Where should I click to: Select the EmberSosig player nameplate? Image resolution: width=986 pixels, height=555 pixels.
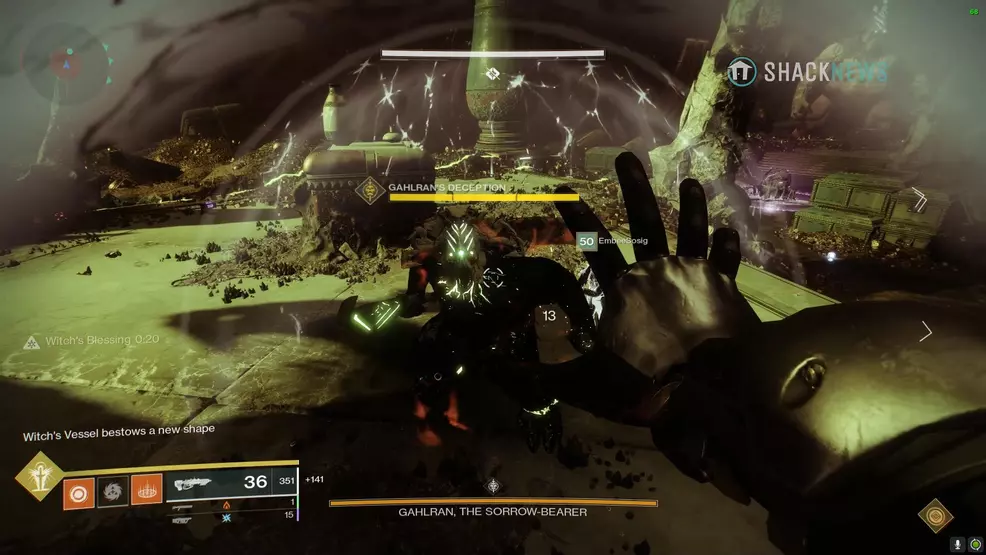(610, 241)
